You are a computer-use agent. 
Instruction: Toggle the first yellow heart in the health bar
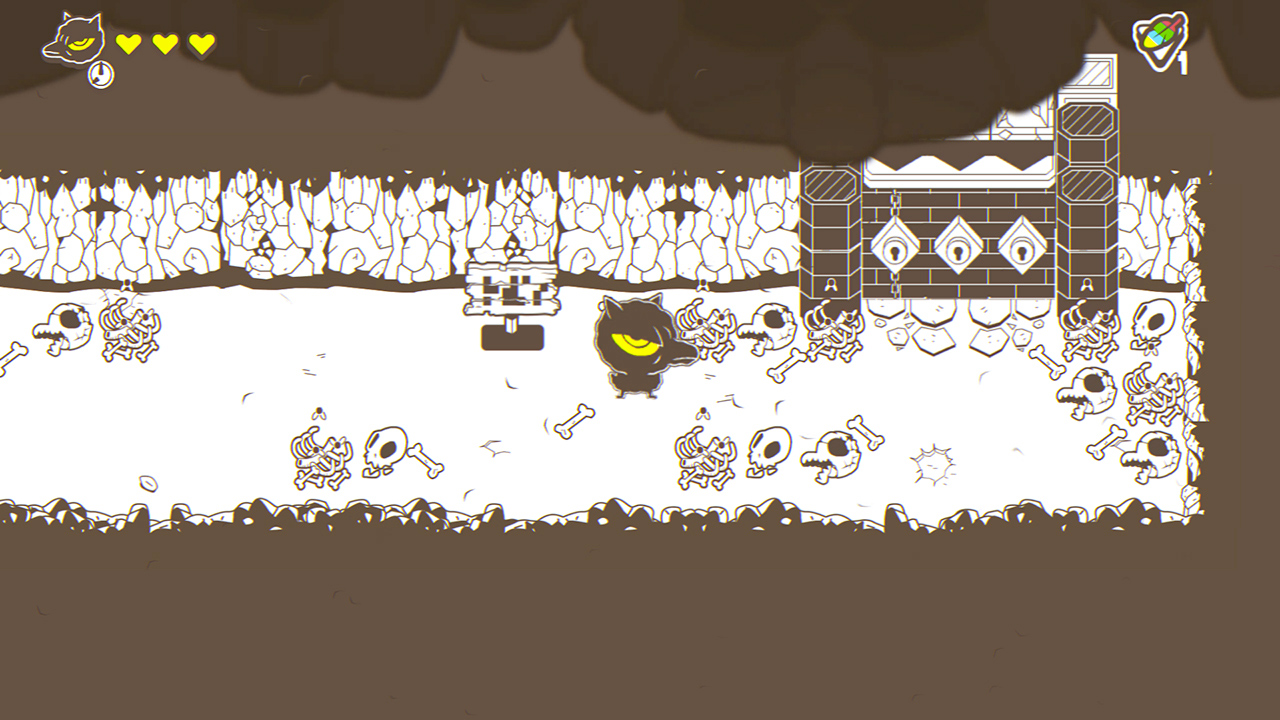[x=128, y=42]
